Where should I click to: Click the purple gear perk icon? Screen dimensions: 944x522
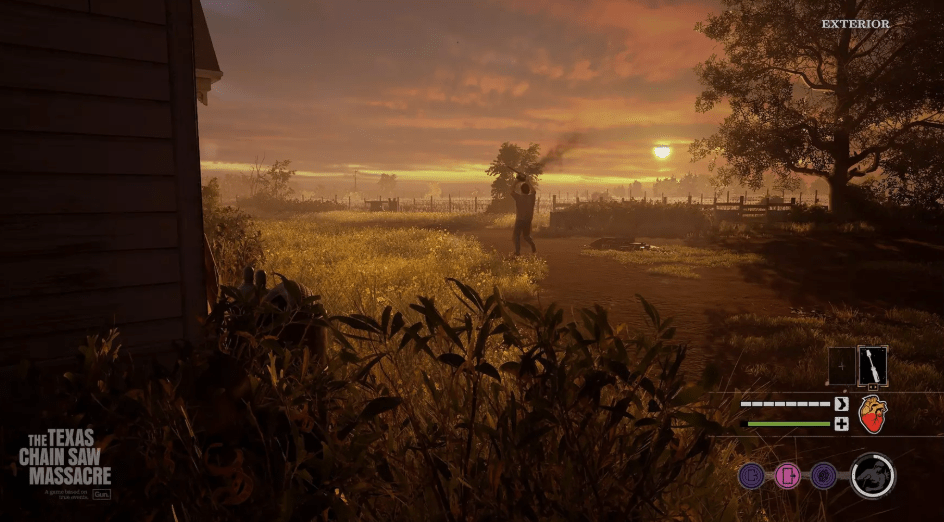point(824,475)
